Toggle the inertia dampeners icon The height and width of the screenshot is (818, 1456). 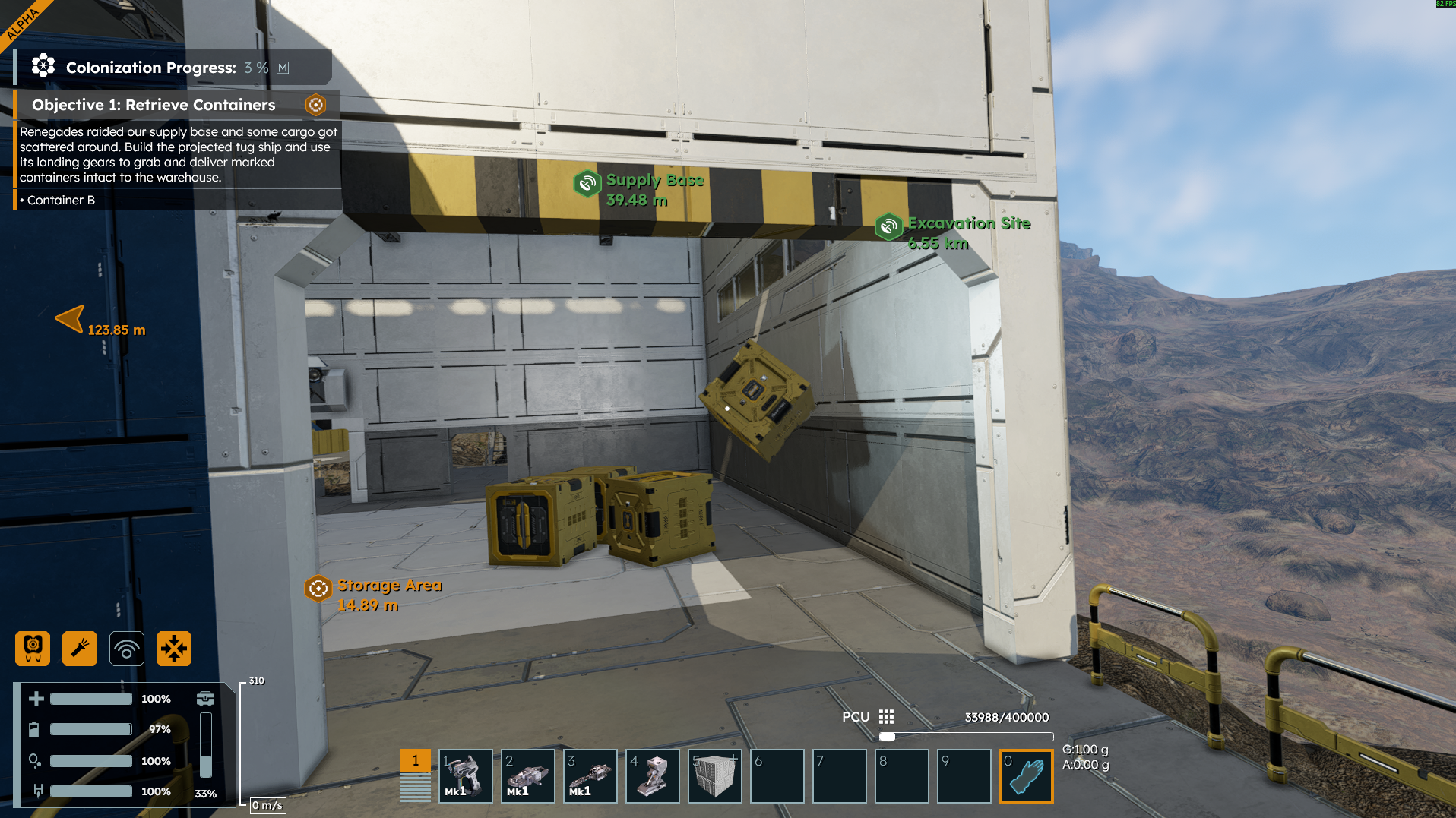(x=174, y=649)
